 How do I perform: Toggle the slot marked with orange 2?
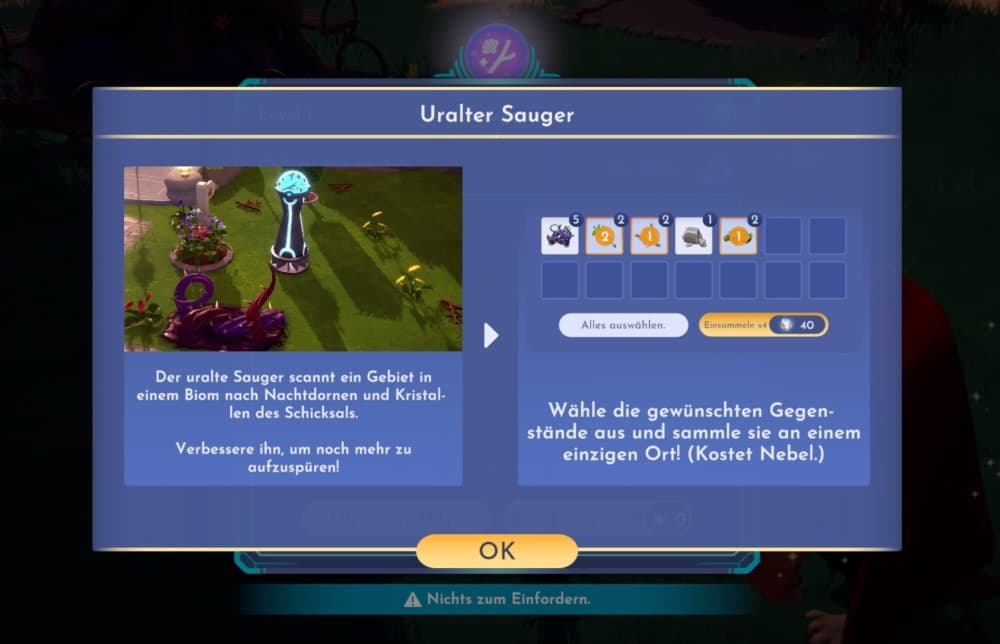tap(605, 236)
